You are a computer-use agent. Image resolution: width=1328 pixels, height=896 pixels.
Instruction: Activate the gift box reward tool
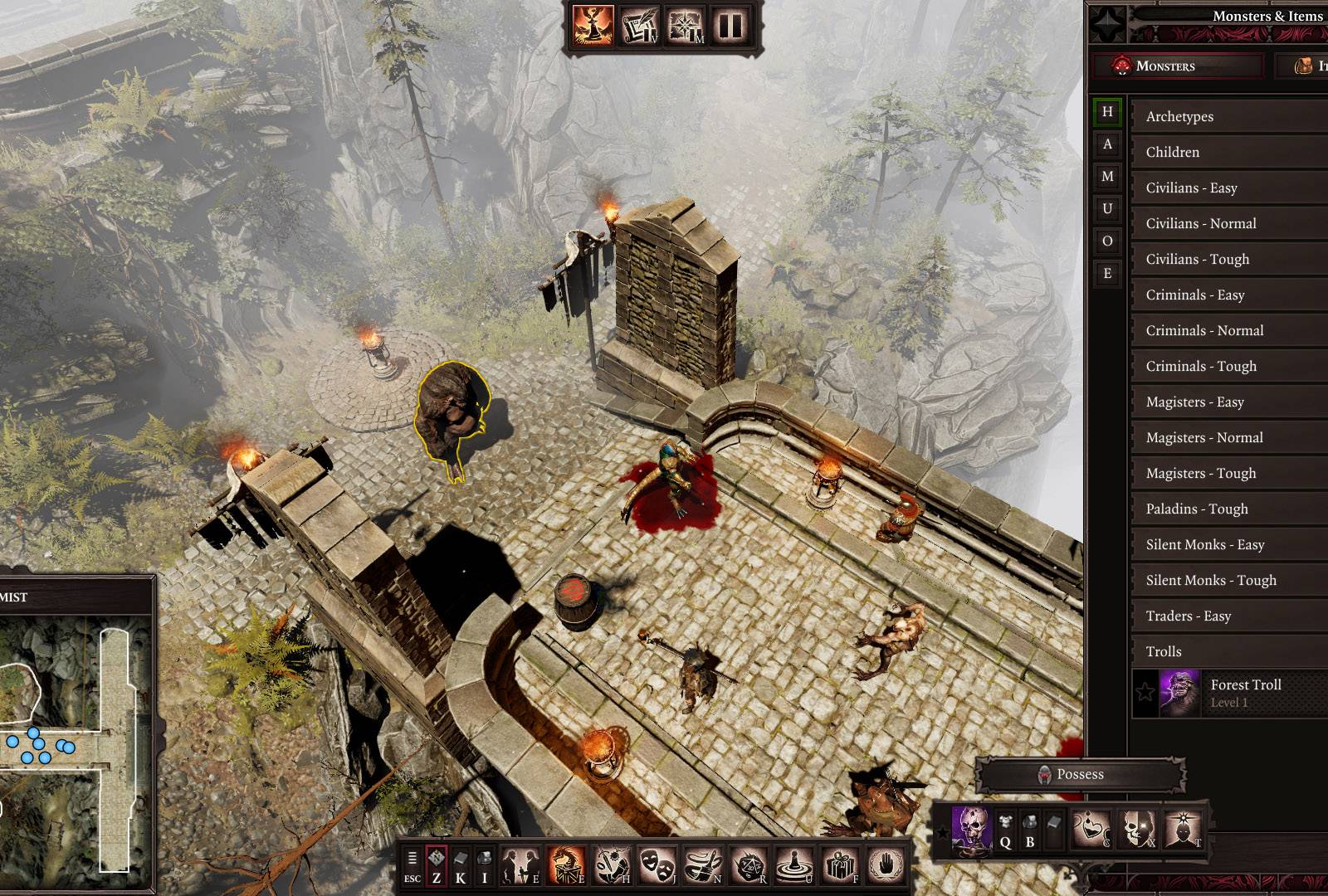point(839,865)
